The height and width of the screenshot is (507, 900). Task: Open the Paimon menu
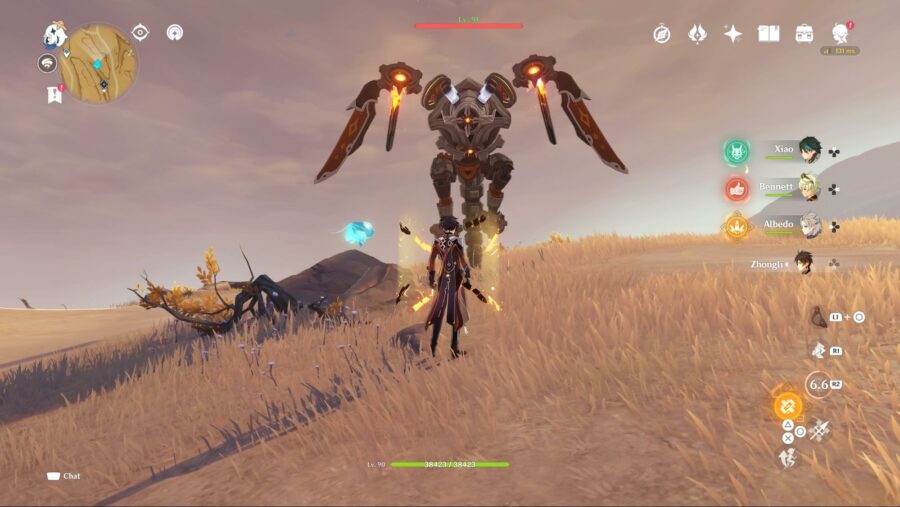[x=54, y=35]
